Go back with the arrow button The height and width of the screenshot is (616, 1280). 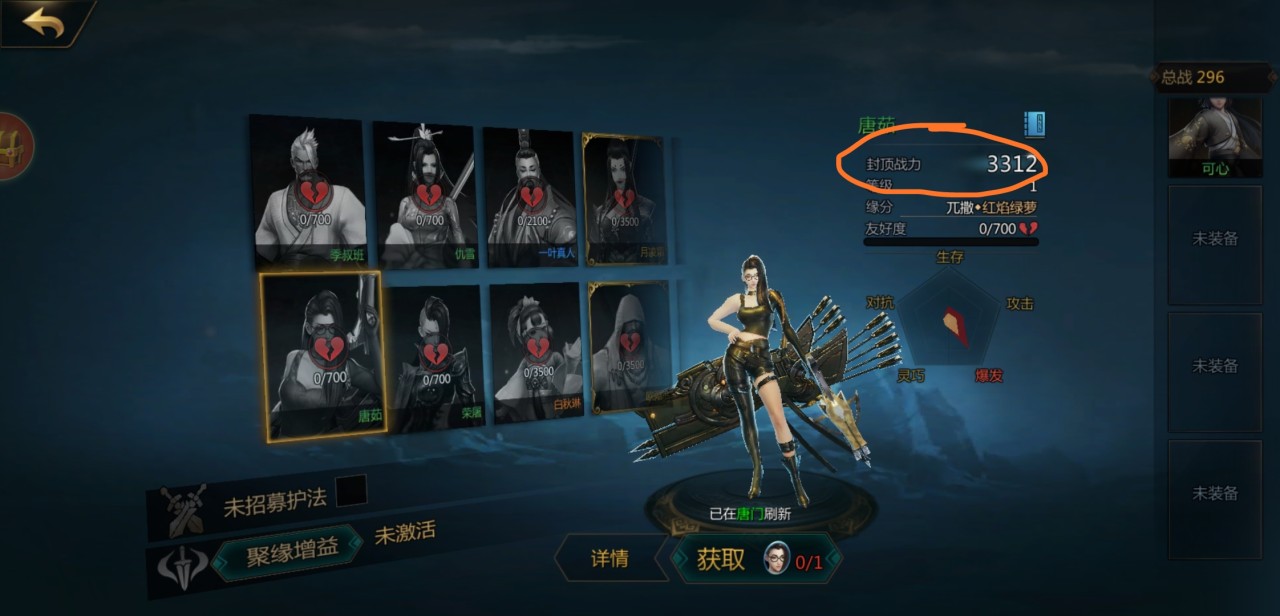(44, 22)
